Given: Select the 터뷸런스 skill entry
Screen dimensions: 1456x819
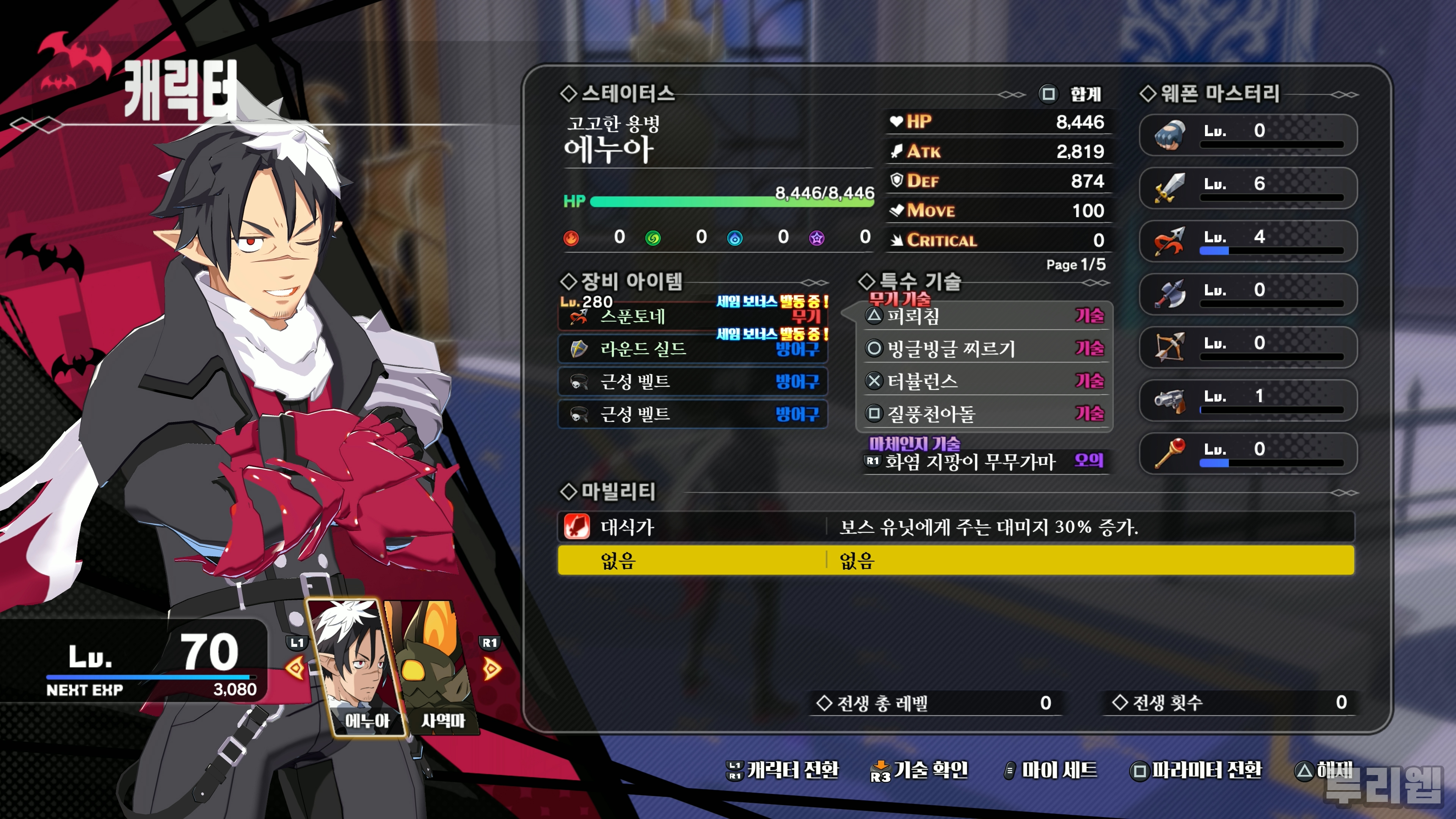Looking at the screenshot, I should point(984,381).
